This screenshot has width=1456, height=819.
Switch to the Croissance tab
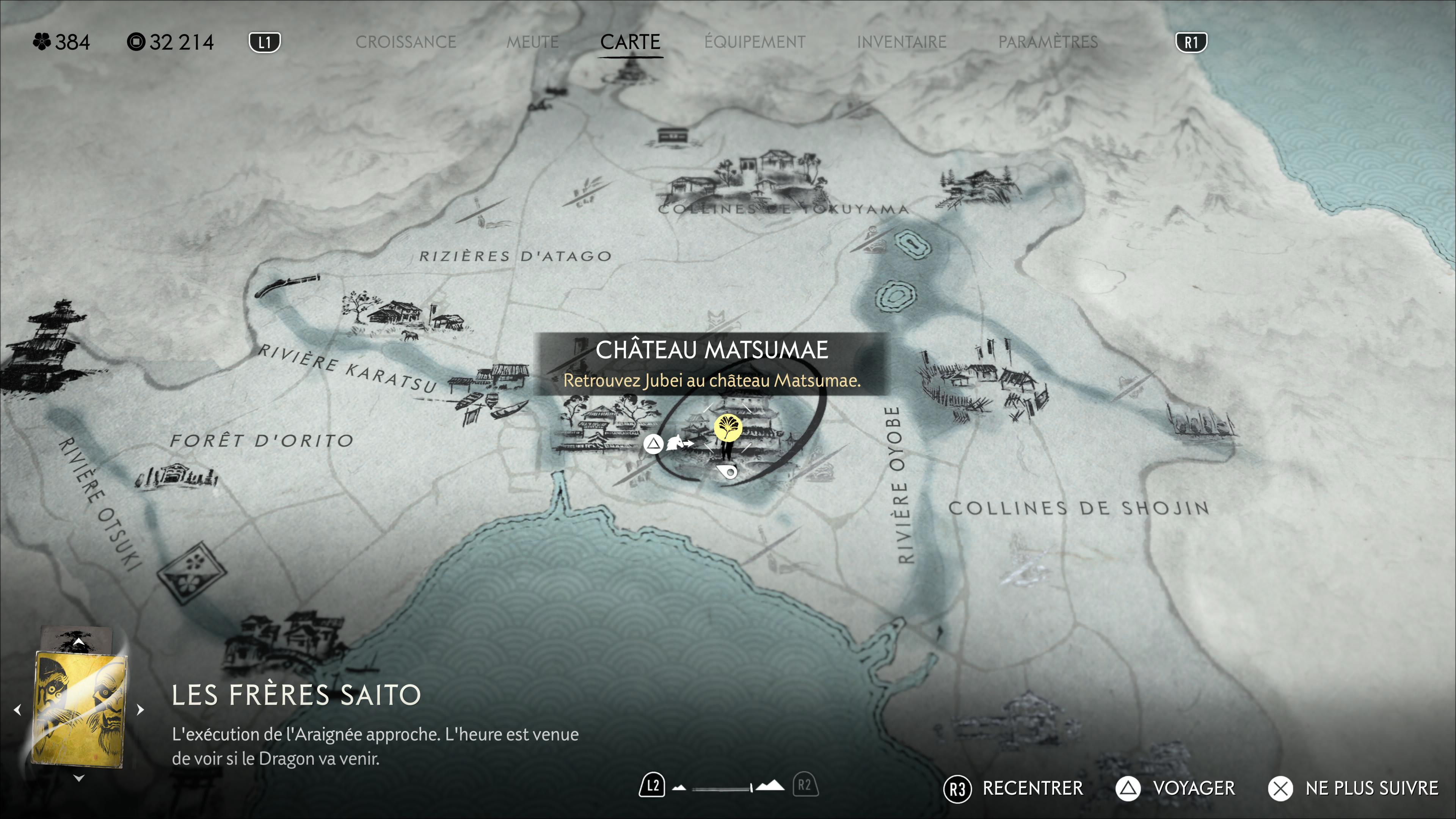(405, 42)
